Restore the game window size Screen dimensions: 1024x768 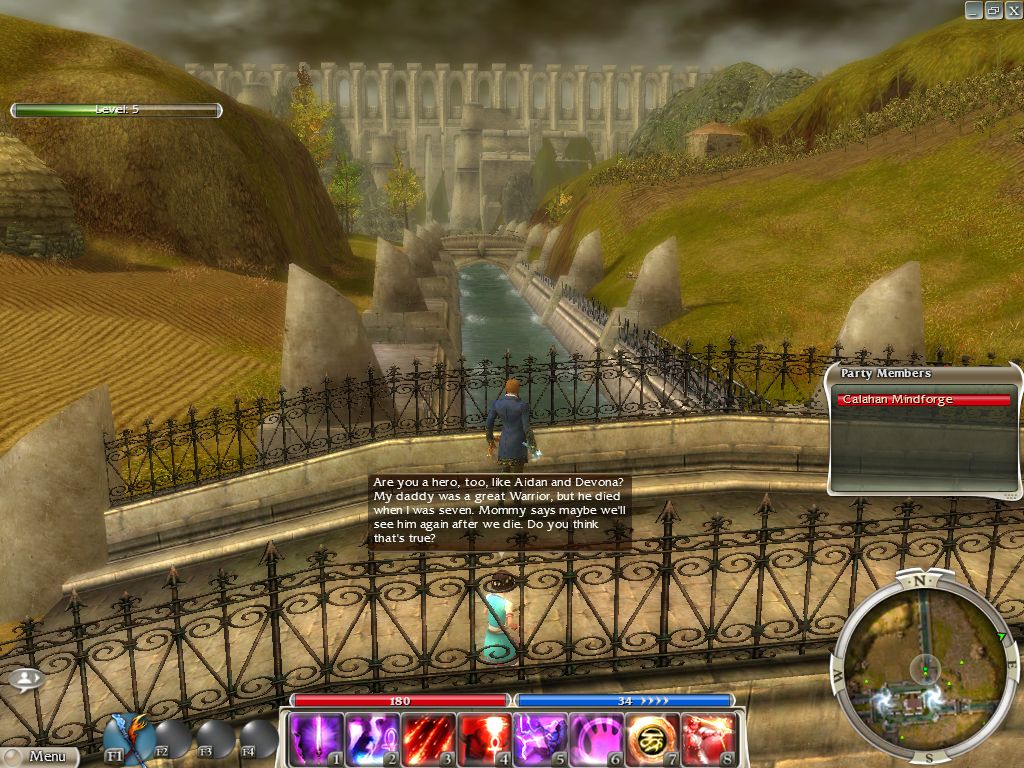993,10
